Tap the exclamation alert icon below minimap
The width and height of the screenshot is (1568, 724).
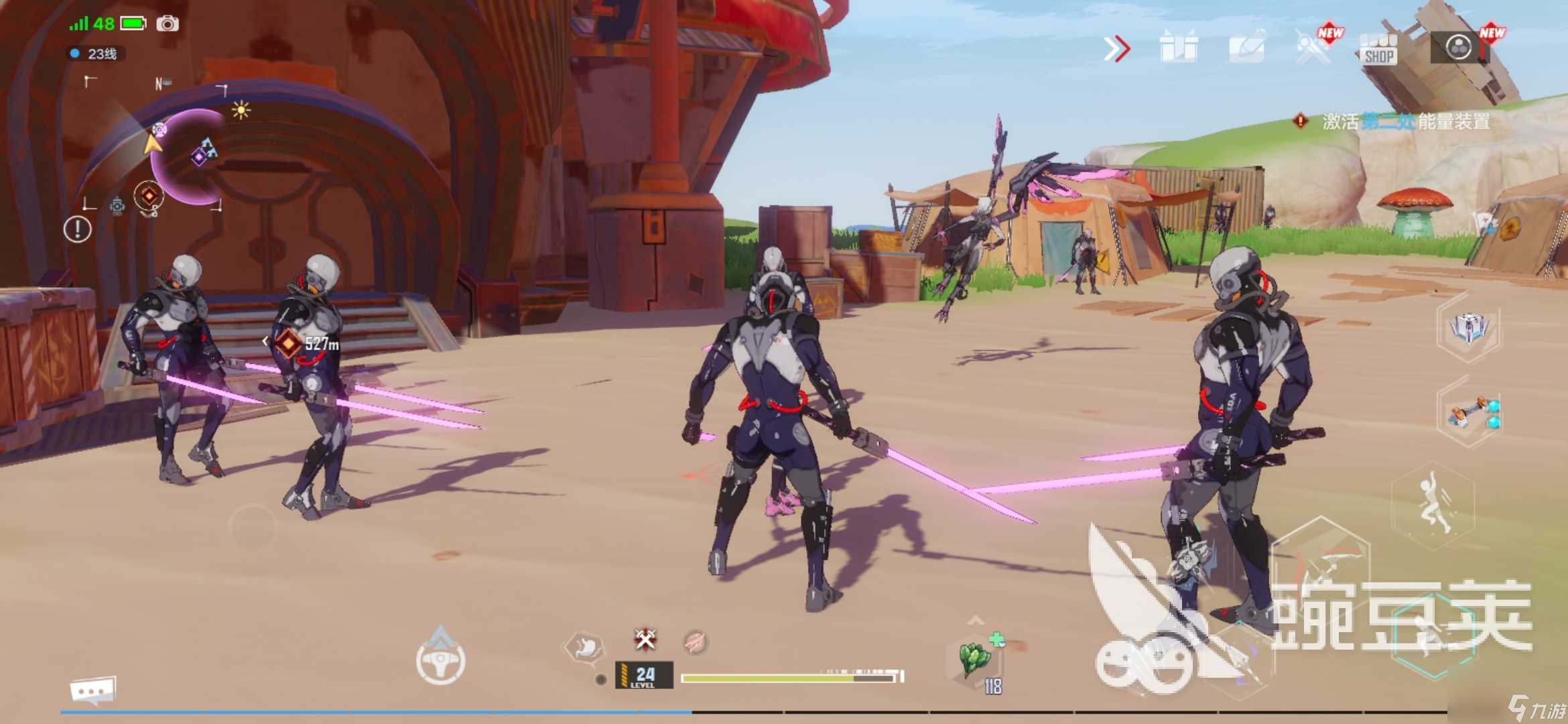[78, 229]
